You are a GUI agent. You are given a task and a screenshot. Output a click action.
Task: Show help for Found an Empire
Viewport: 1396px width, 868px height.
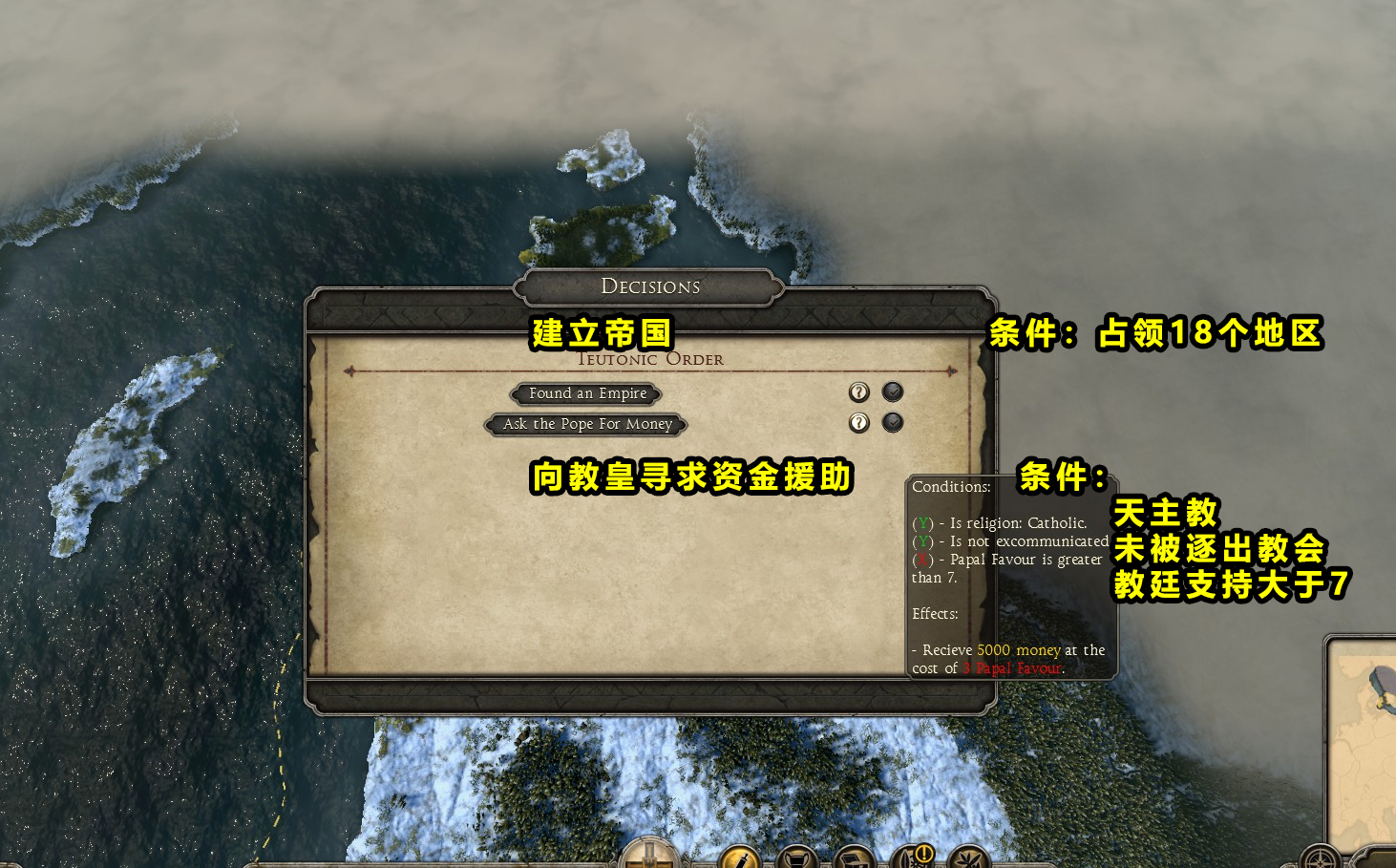859,392
